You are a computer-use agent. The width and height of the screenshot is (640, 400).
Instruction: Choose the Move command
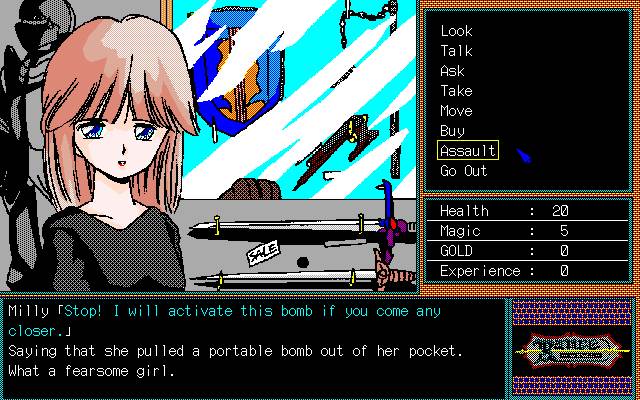pyautogui.click(x=456, y=111)
